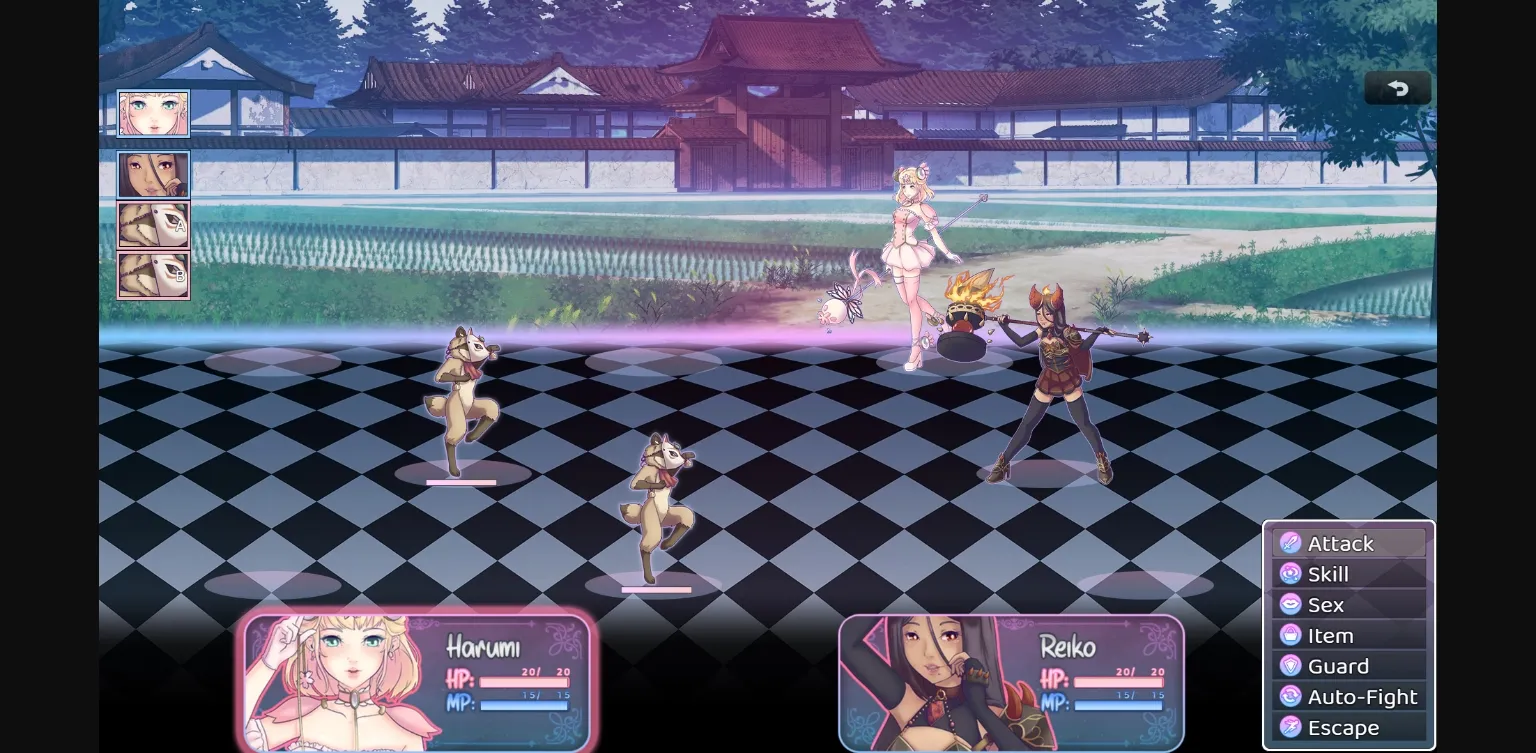Open the Item basket icon
Image resolution: width=1536 pixels, height=753 pixels.
pos(1290,636)
